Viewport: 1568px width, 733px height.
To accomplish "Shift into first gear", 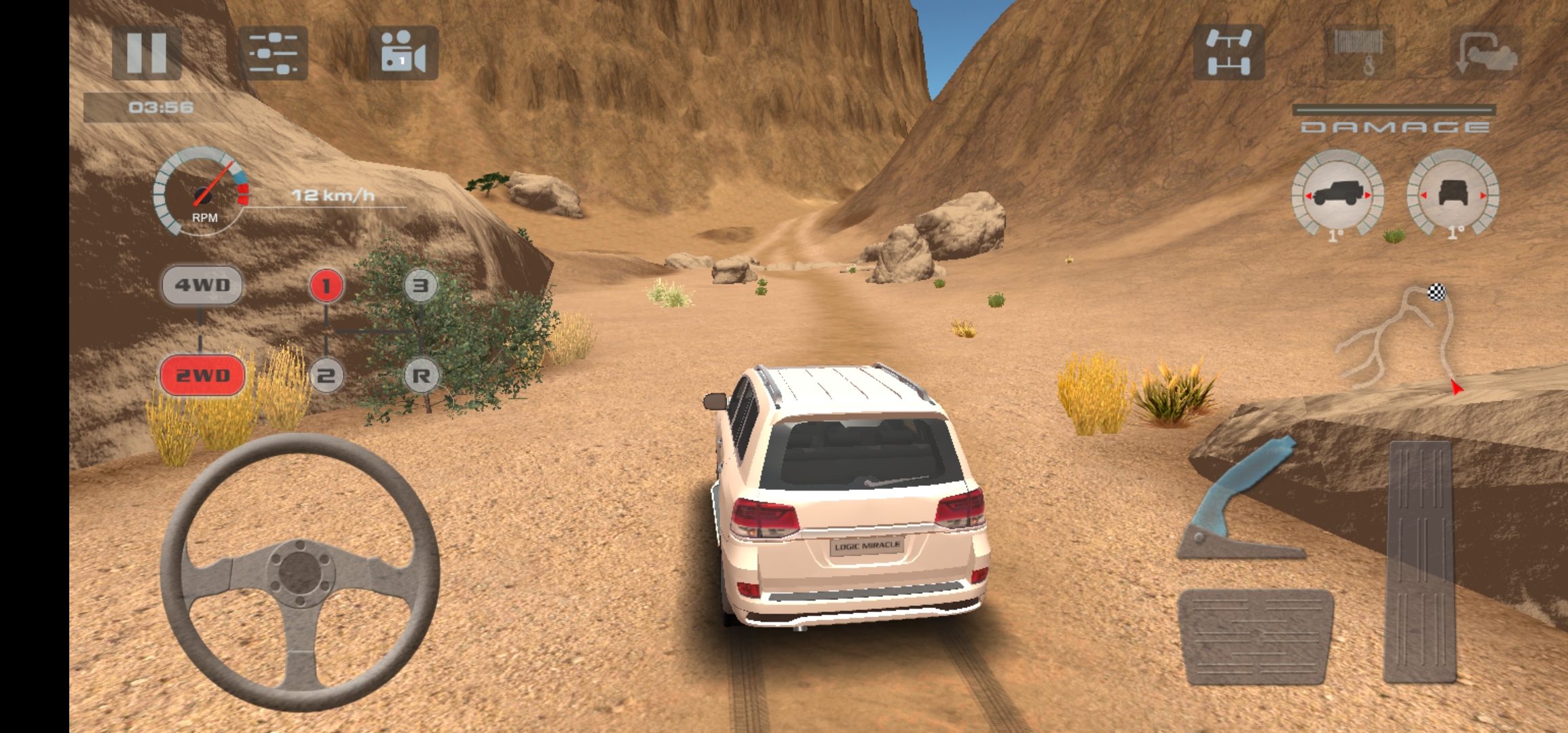I will coord(326,286).
